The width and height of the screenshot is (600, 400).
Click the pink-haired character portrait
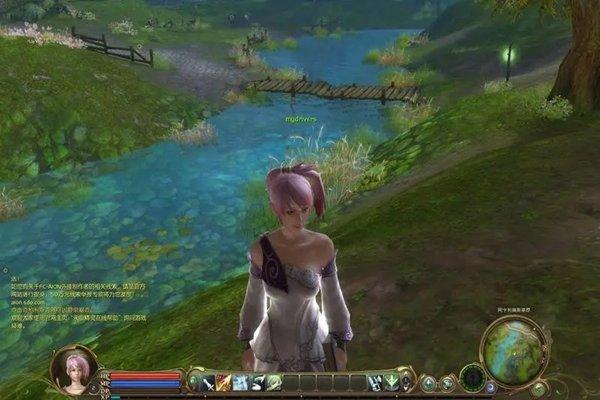point(73,368)
